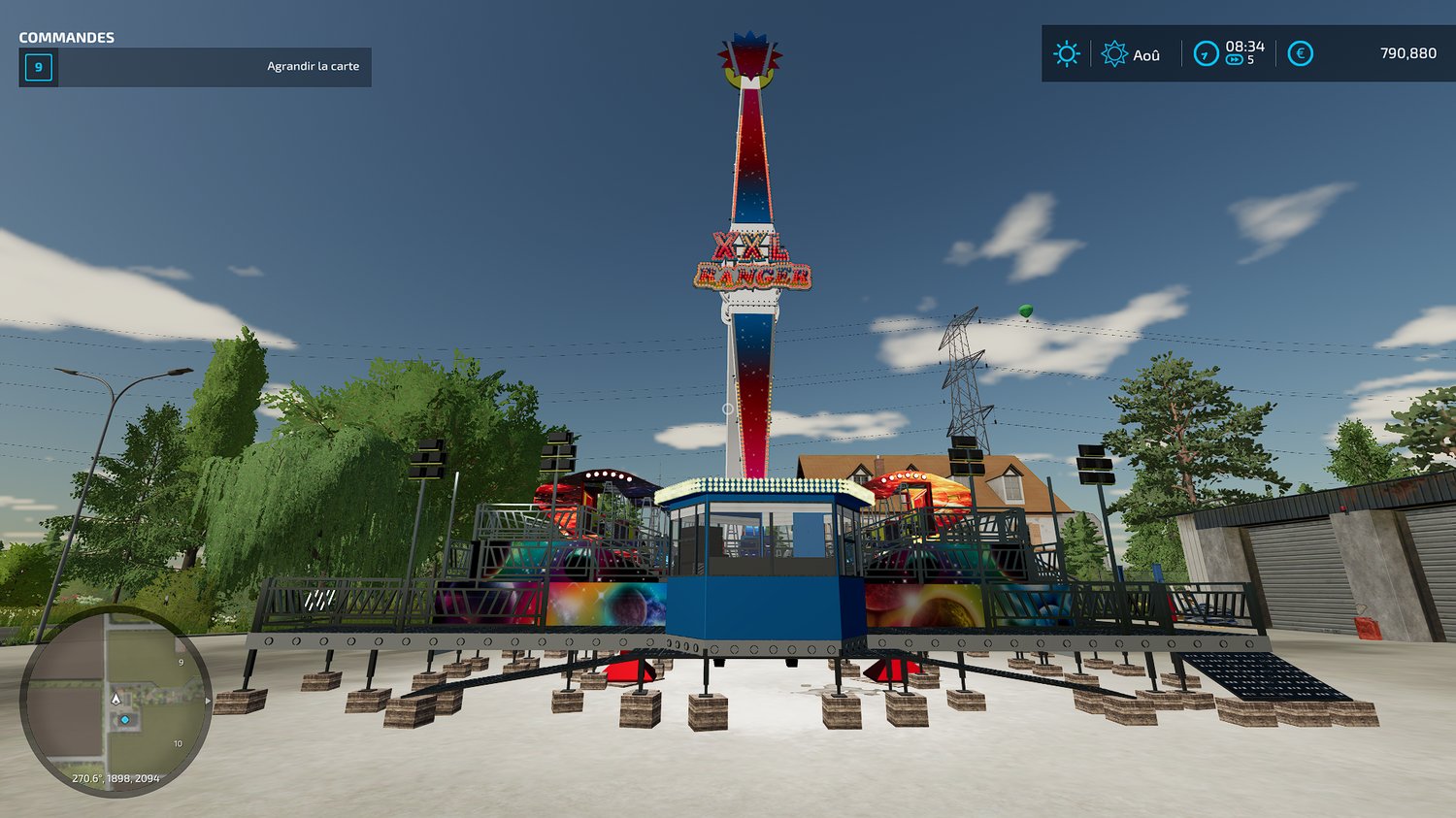Select the blue marker on the minimap
Screen dimensions: 1456x818
pos(124,720)
